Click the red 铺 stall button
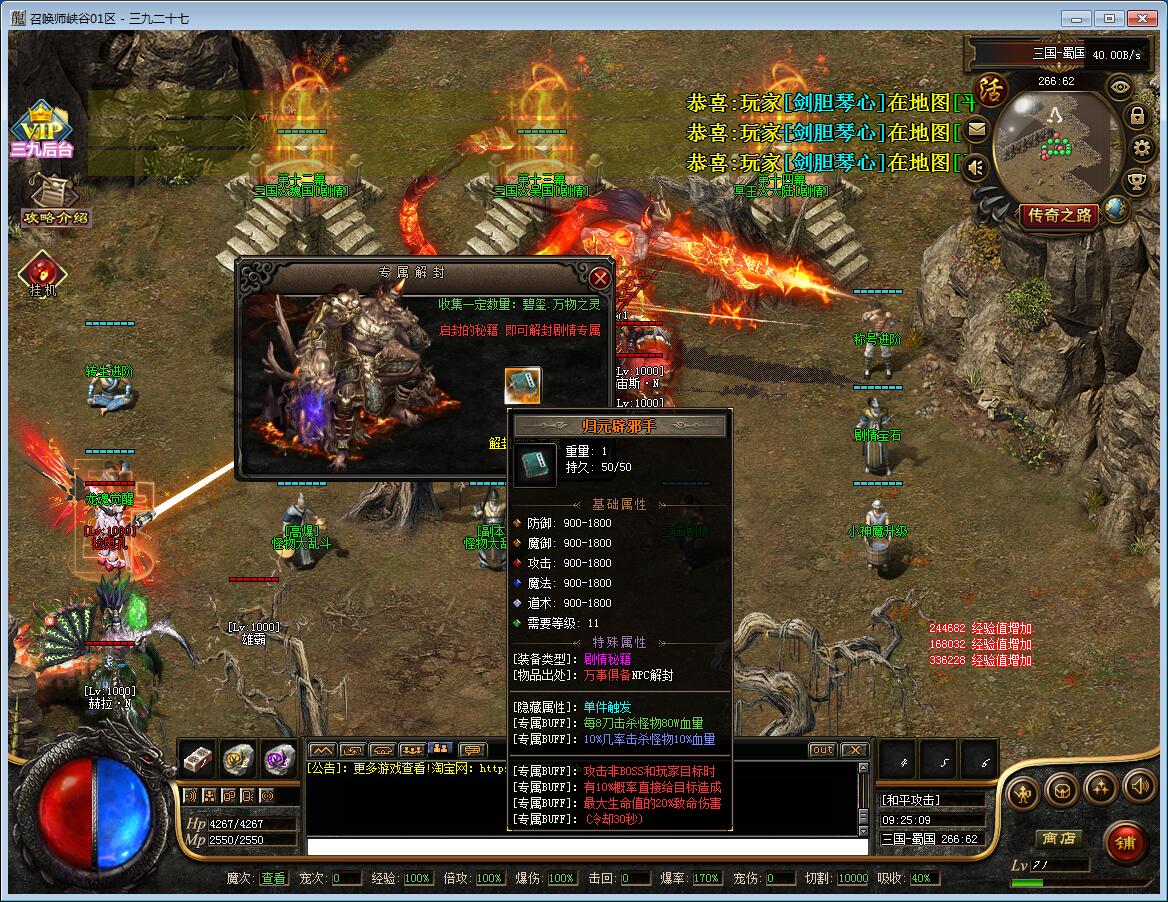 point(1126,843)
